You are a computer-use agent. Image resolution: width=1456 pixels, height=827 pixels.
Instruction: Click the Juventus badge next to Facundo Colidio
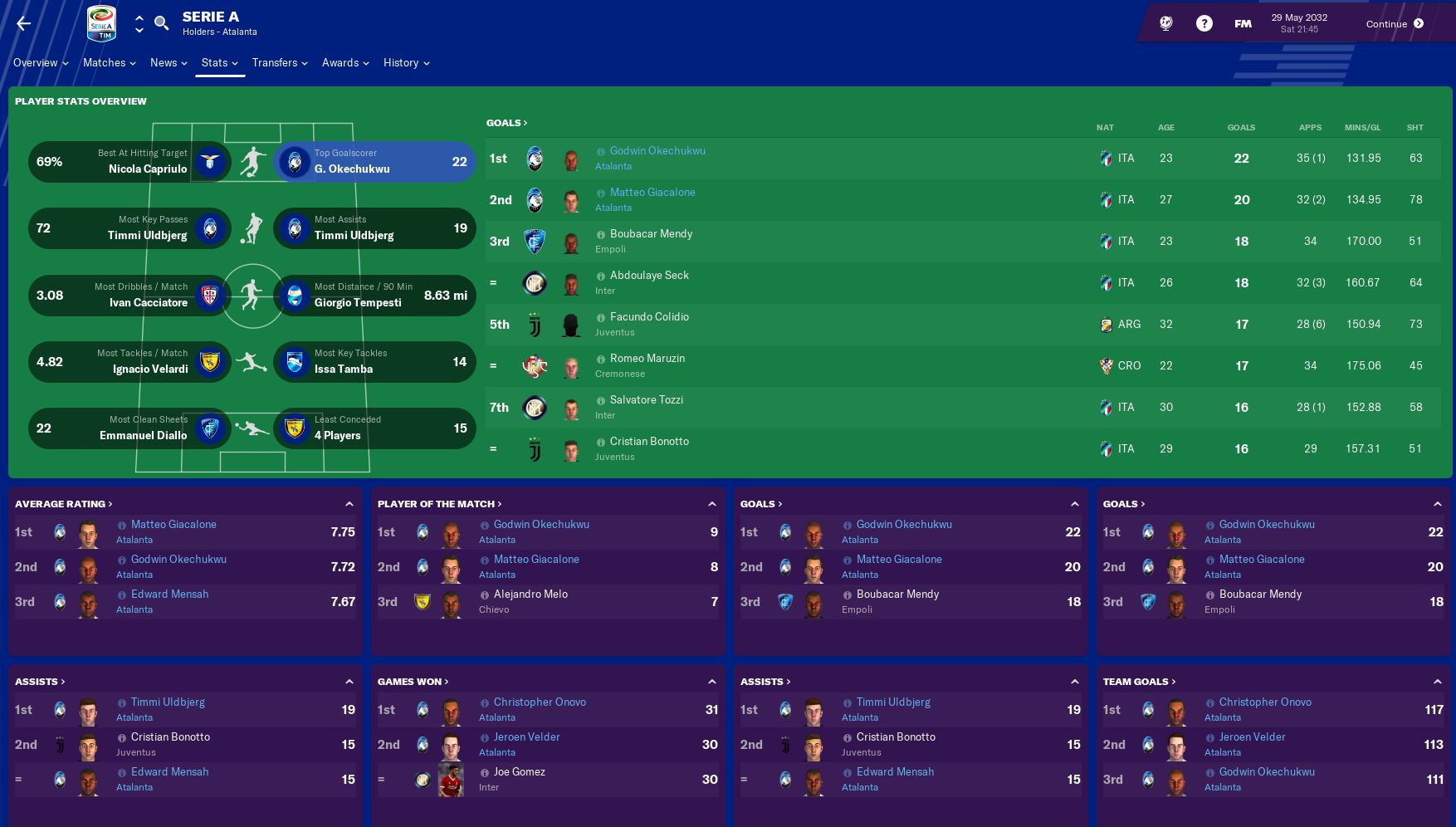tap(535, 325)
